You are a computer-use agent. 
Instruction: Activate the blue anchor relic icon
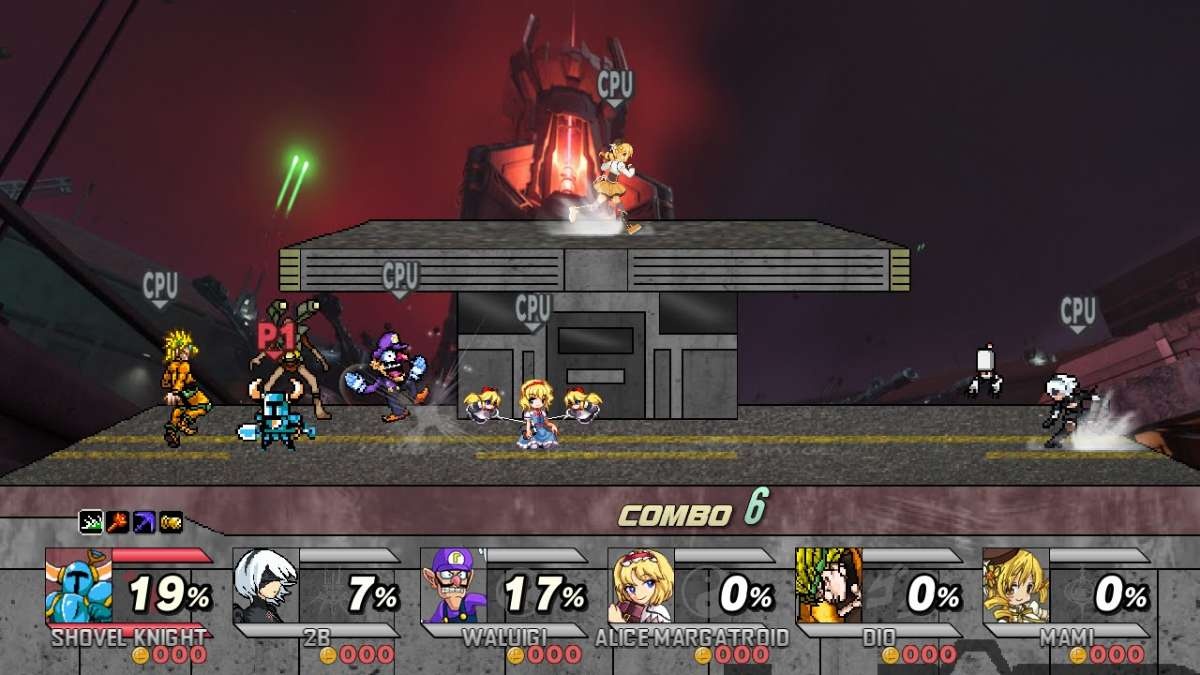click(x=144, y=522)
